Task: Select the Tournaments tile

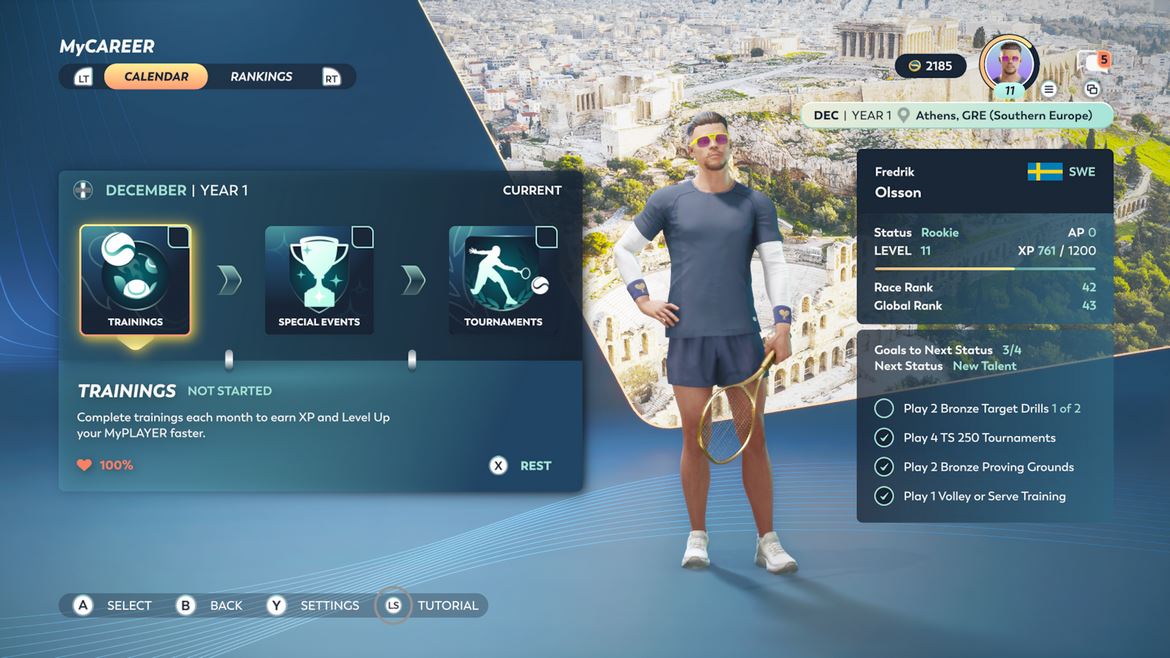Action: tap(503, 280)
